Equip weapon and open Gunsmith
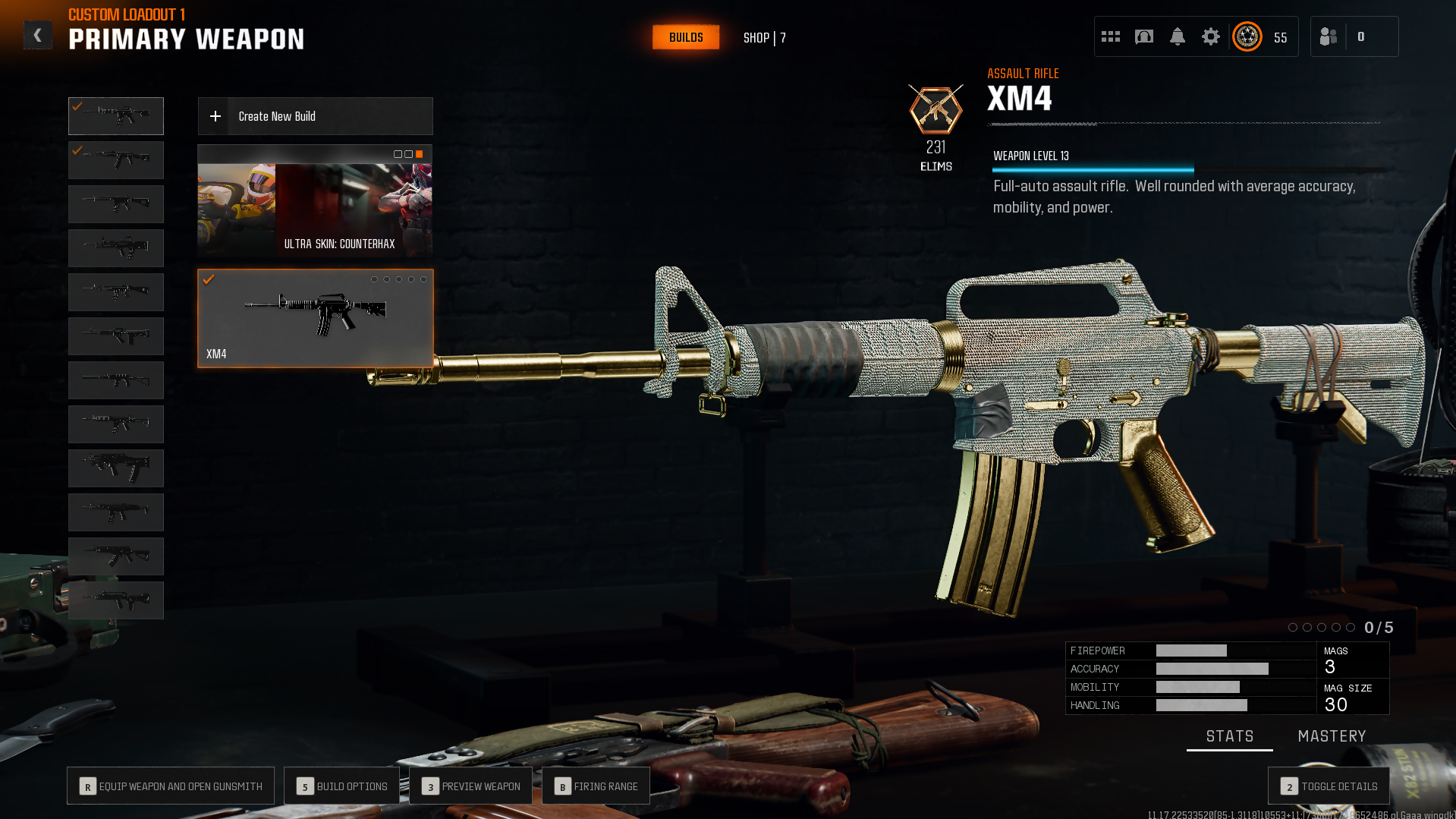1456x819 pixels. [x=171, y=786]
